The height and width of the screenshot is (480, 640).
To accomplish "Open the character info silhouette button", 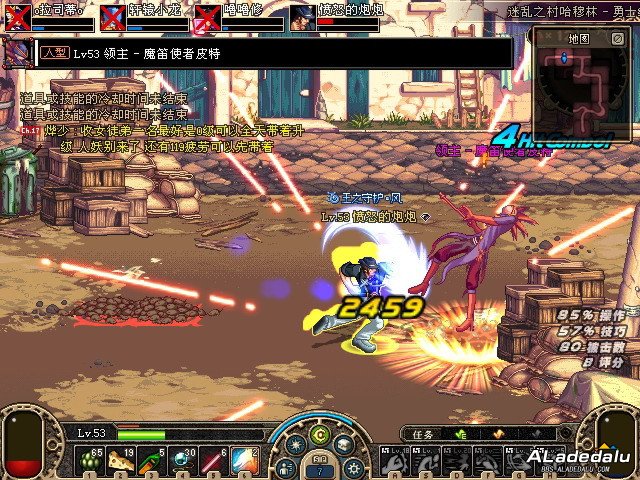I will pyautogui.click(x=287, y=468).
